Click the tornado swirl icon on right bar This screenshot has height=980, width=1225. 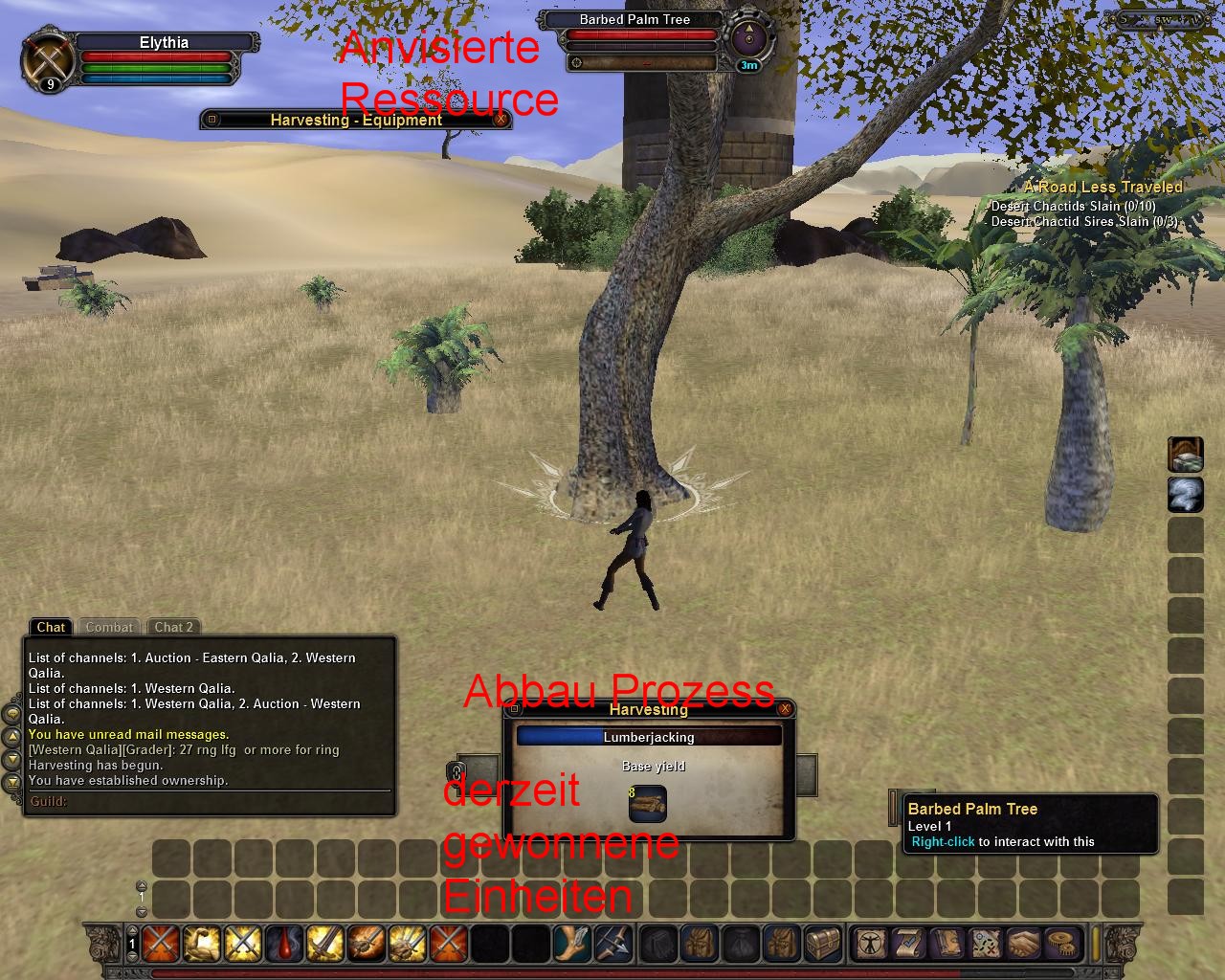pyautogui.click(x=1185, y=495)
